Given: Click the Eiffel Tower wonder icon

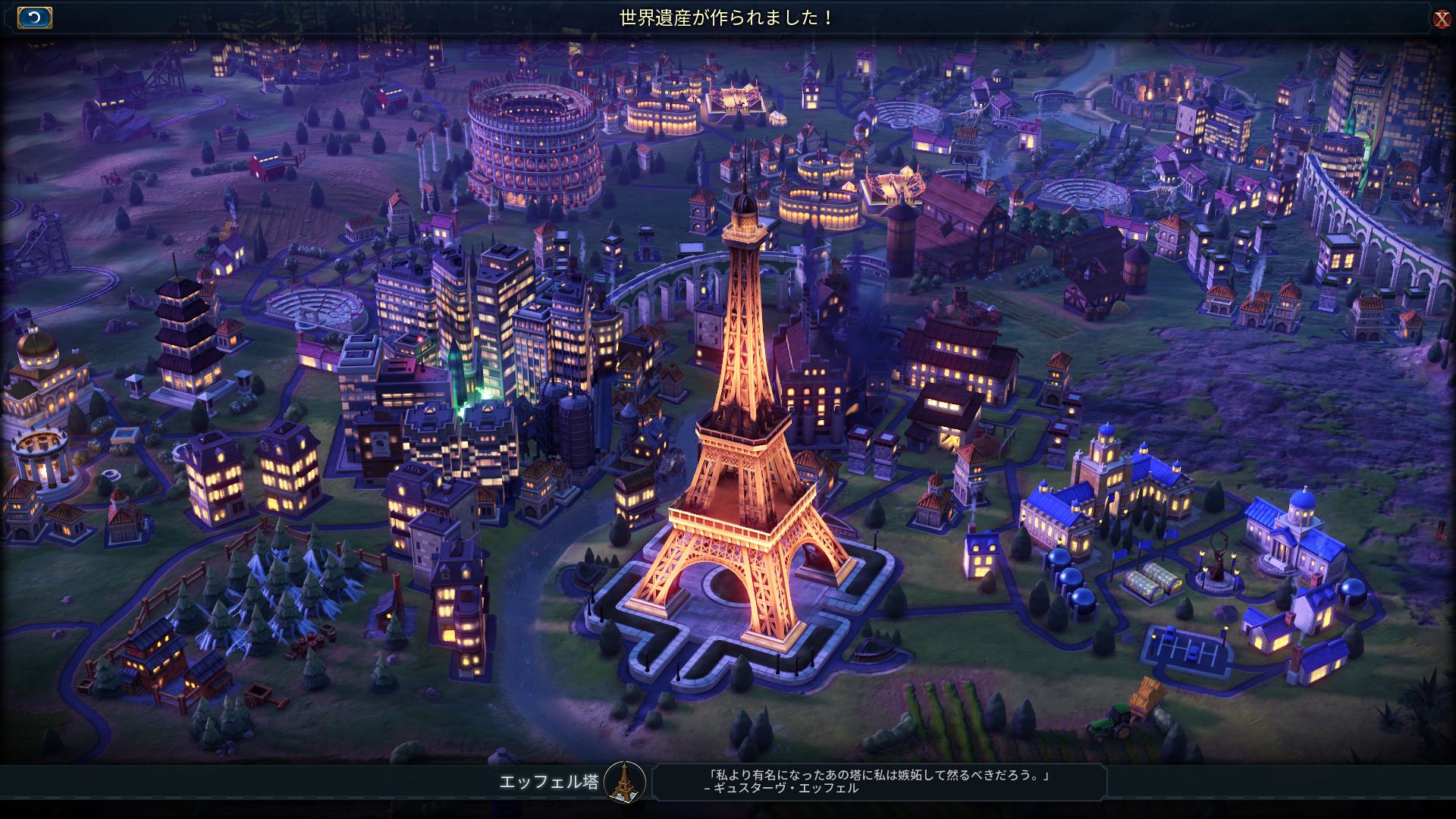Looking at the screenshot, I should click(x=625, y=782).
